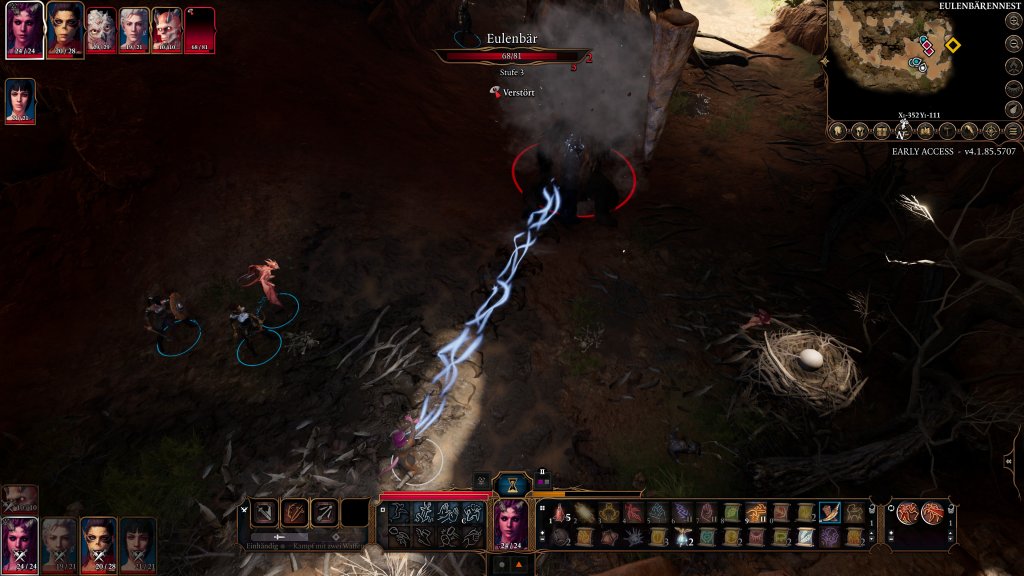Pick the dark-haired woman portrait below turn order
This screenshot has width=1024, height=576.
pyautogui.click(x=20, y=101)
